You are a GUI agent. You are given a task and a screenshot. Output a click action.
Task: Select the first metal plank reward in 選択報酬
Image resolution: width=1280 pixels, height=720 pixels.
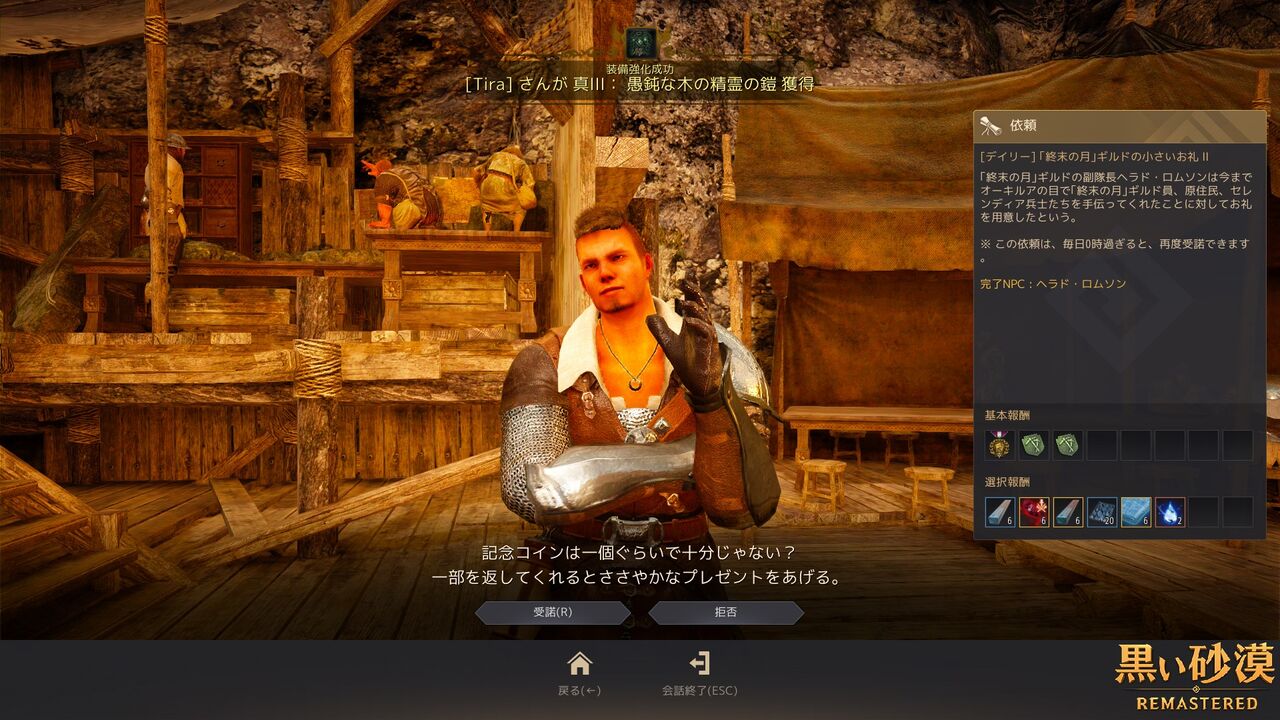(x=999, y=512)
